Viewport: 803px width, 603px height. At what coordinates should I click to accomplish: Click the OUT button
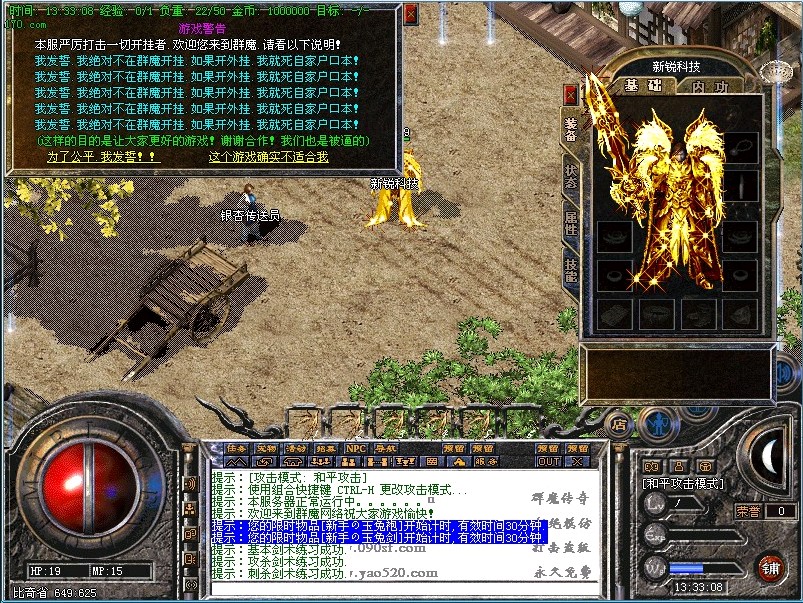click(549, 462)
